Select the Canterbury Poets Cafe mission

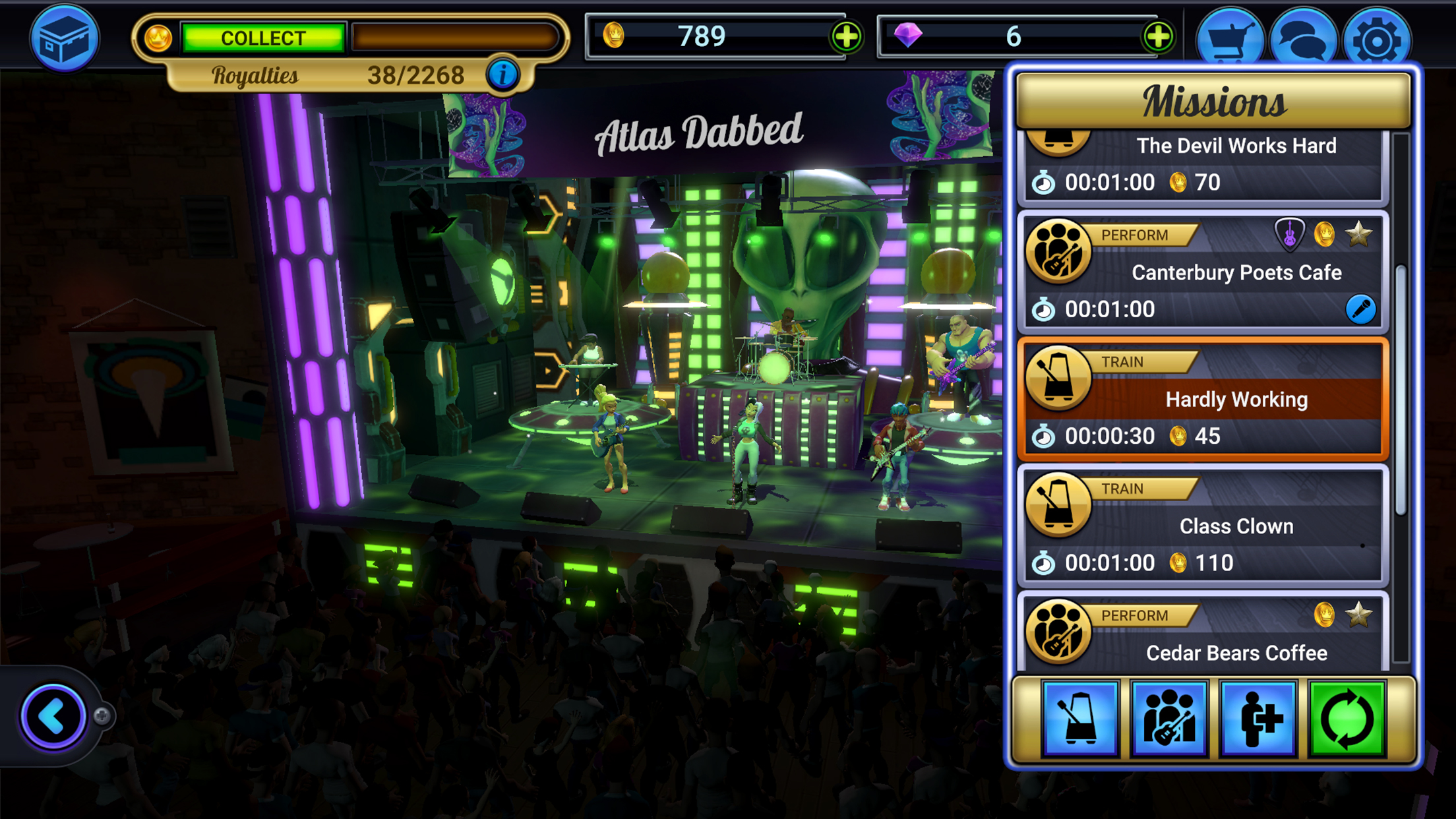pyautogui.click(x=1203, y=272)
